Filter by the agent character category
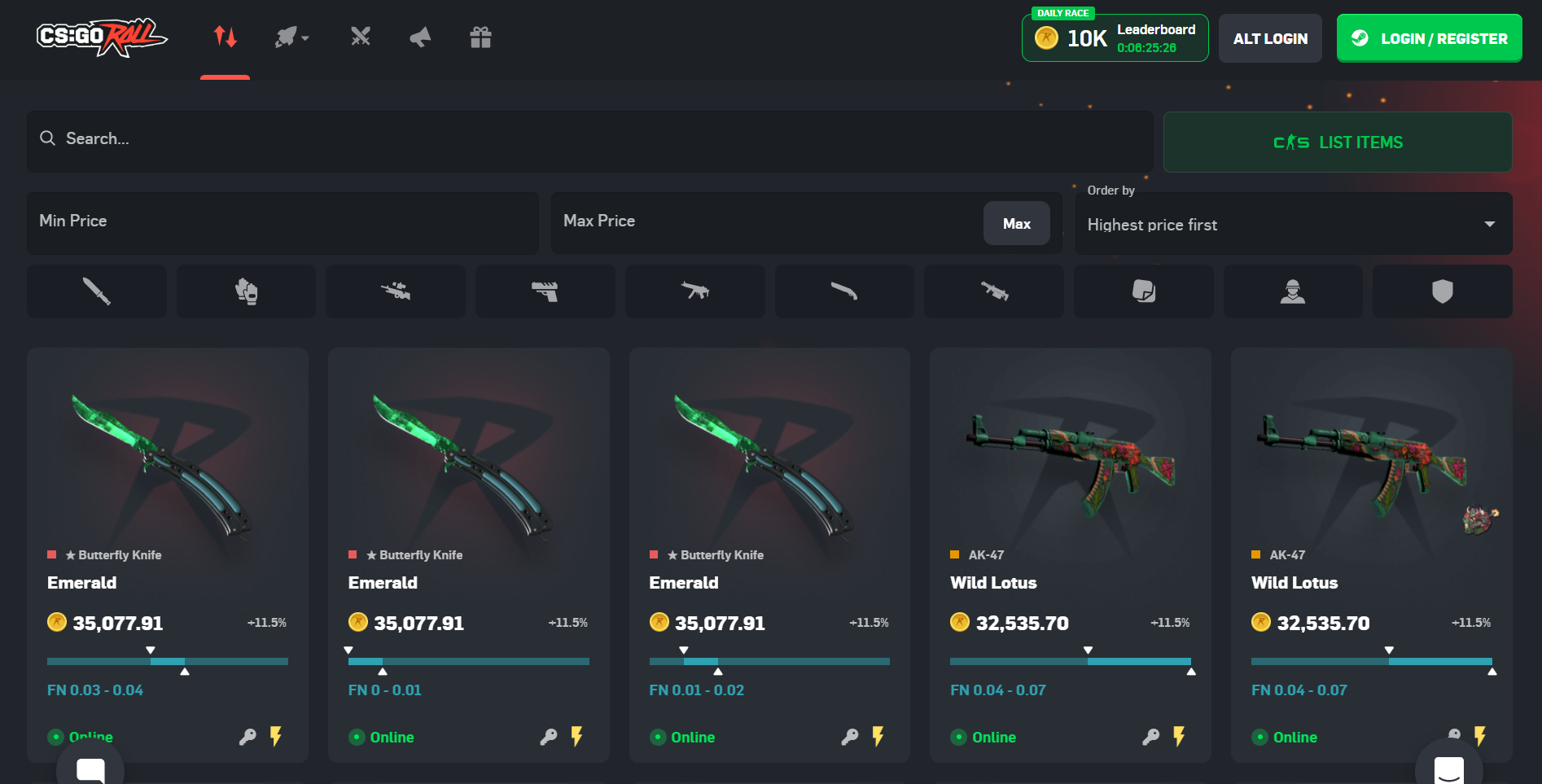The height and width of the screenshot is (784, 1542). click(x=1292, y=291)
